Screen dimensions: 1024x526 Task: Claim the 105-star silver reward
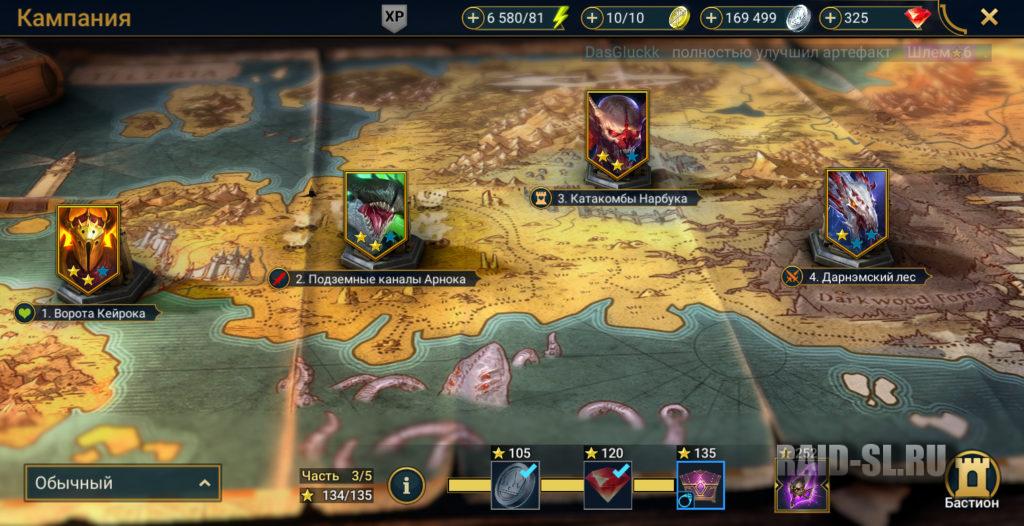(x=516, y=485)
